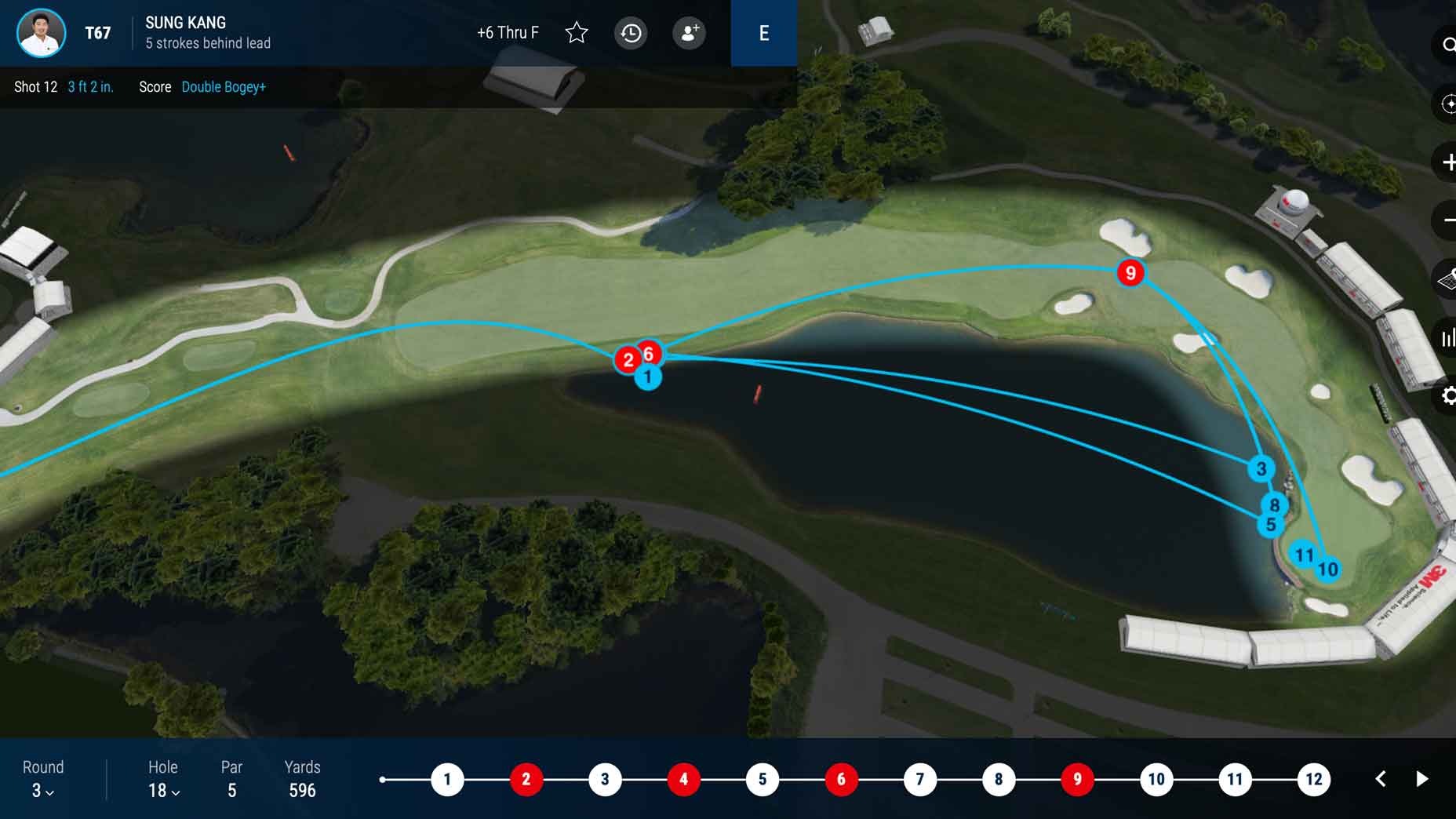This screenshot has width=1456, height=819.
Task: Open the shot history clock icon
Action: 631,33
